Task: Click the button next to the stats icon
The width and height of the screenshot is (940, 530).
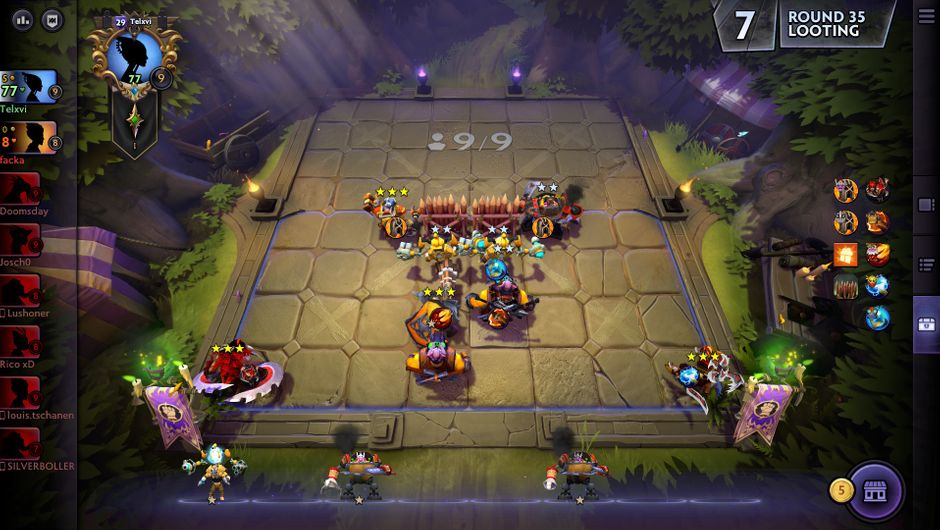Action: click(50, 19)
